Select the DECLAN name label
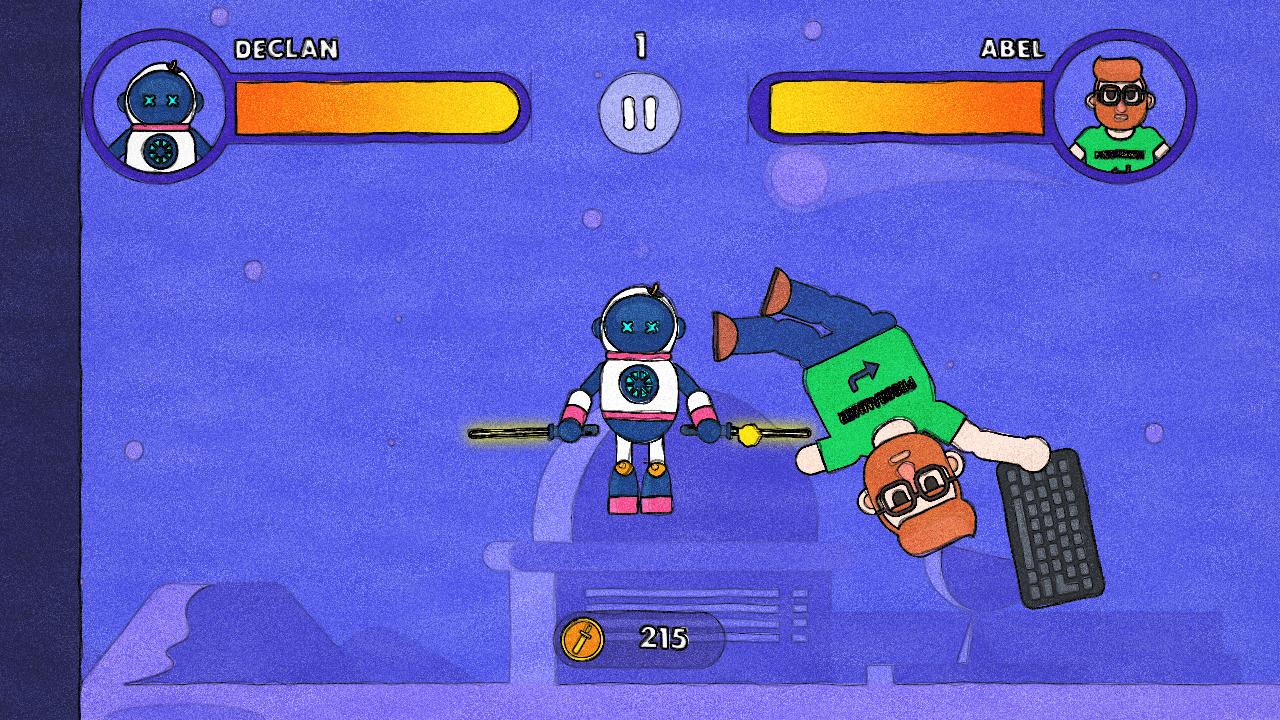 coord(285,46)
